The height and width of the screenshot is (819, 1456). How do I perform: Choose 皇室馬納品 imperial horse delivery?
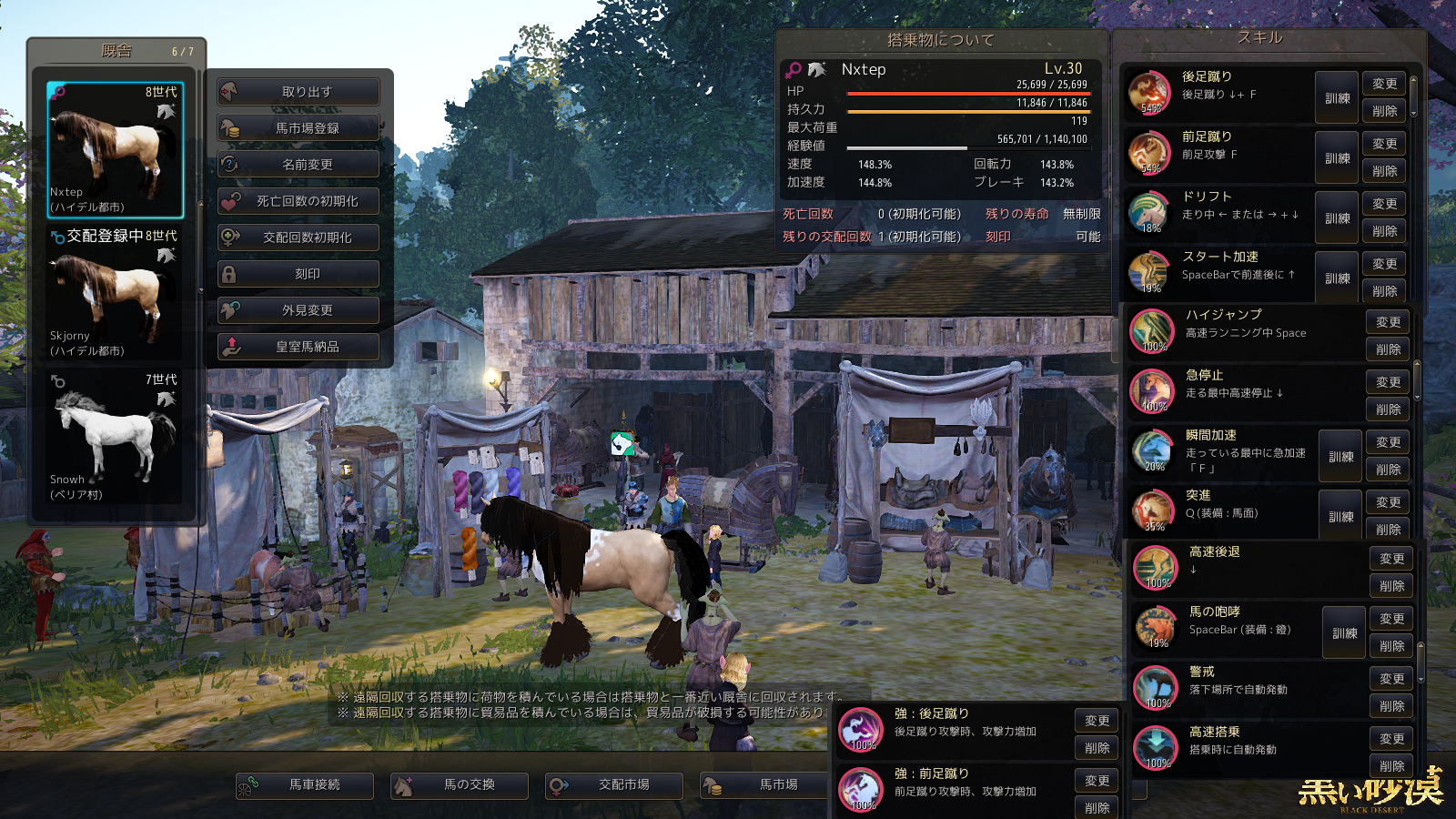(x=298, y=347)
